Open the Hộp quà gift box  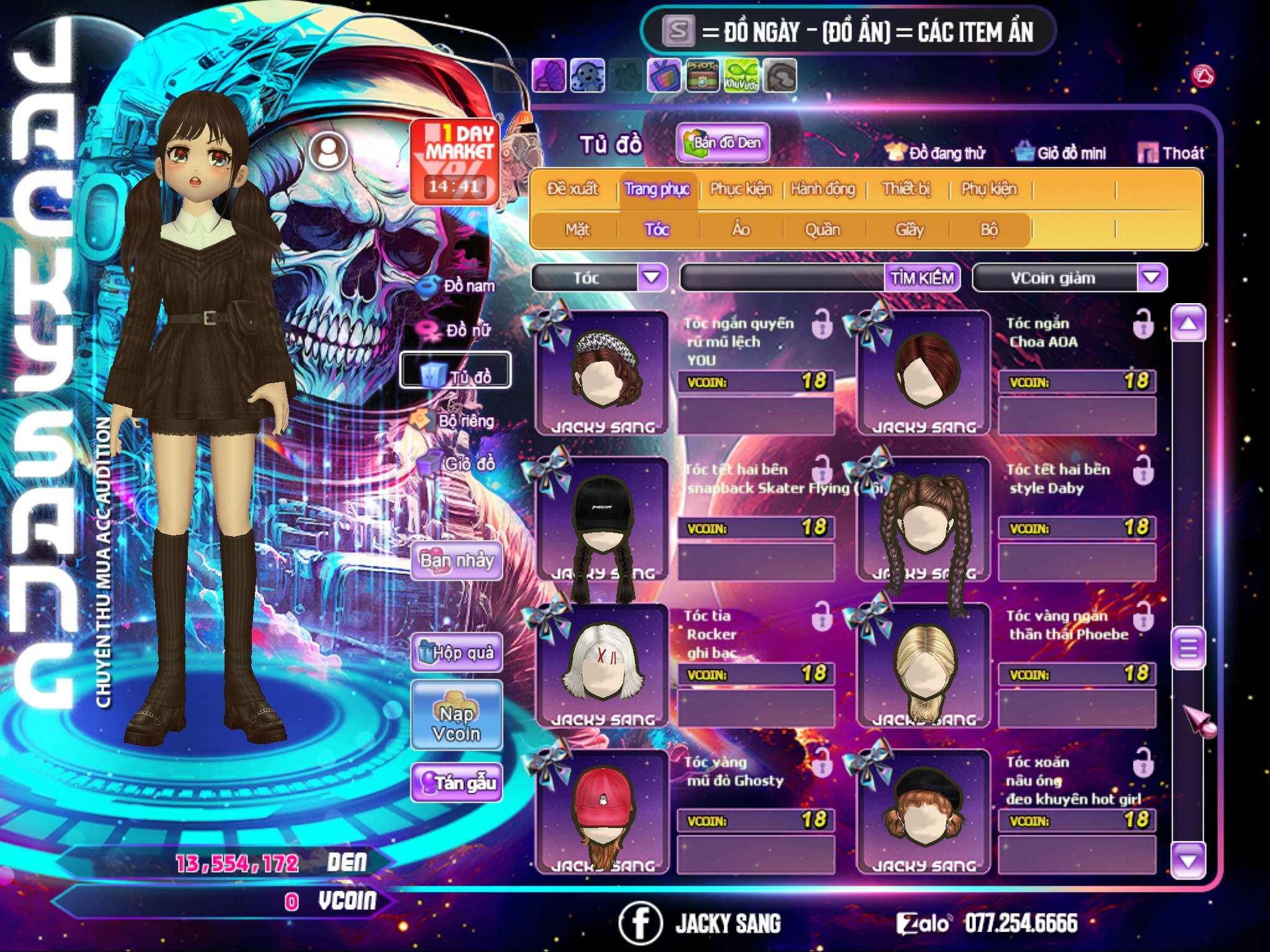[x=456, y=653]
